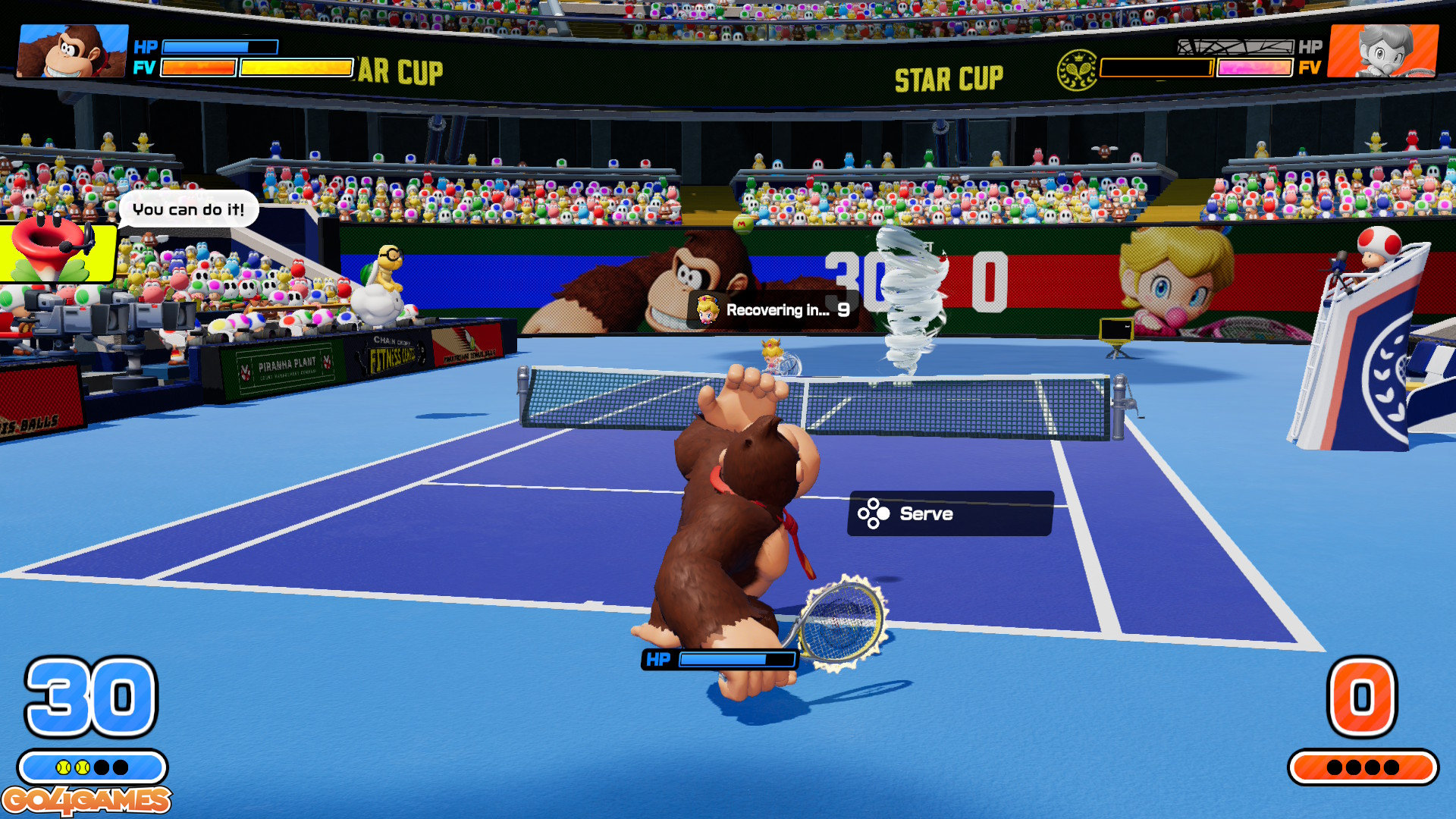The image size is (1456, 819).
Task: Click the gold tennis racket crest emblem
Action: [1077, 71]
